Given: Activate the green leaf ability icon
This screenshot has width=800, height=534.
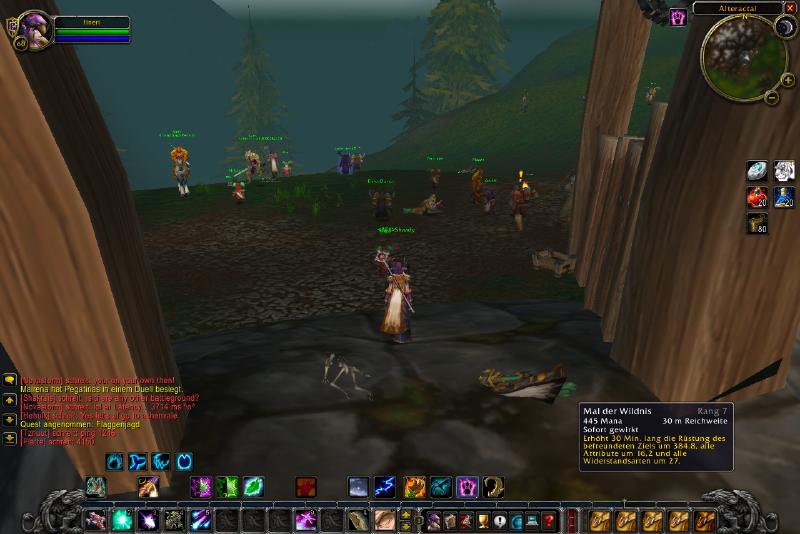Looking at the screenshot, I should (253, 487).
